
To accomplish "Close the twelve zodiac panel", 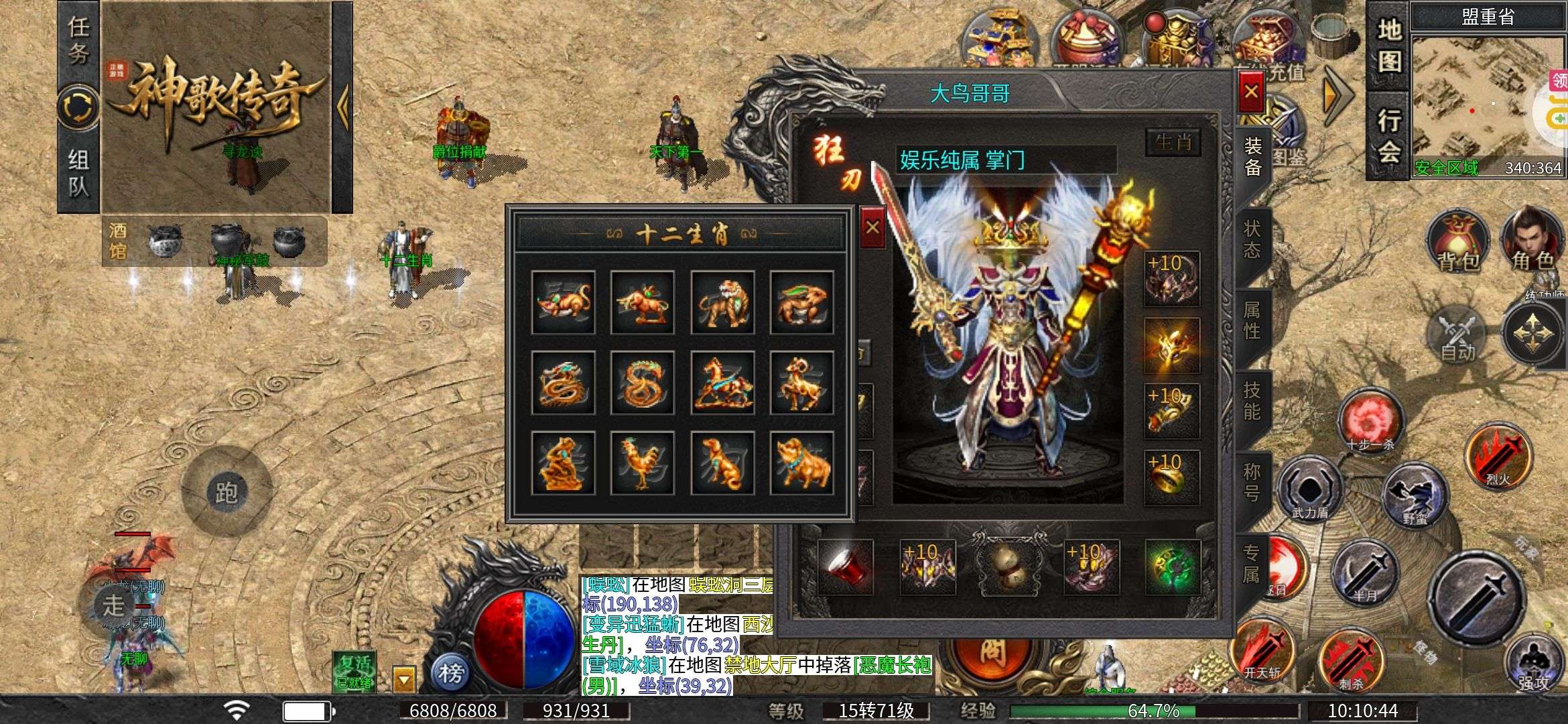I will [872, 228].
